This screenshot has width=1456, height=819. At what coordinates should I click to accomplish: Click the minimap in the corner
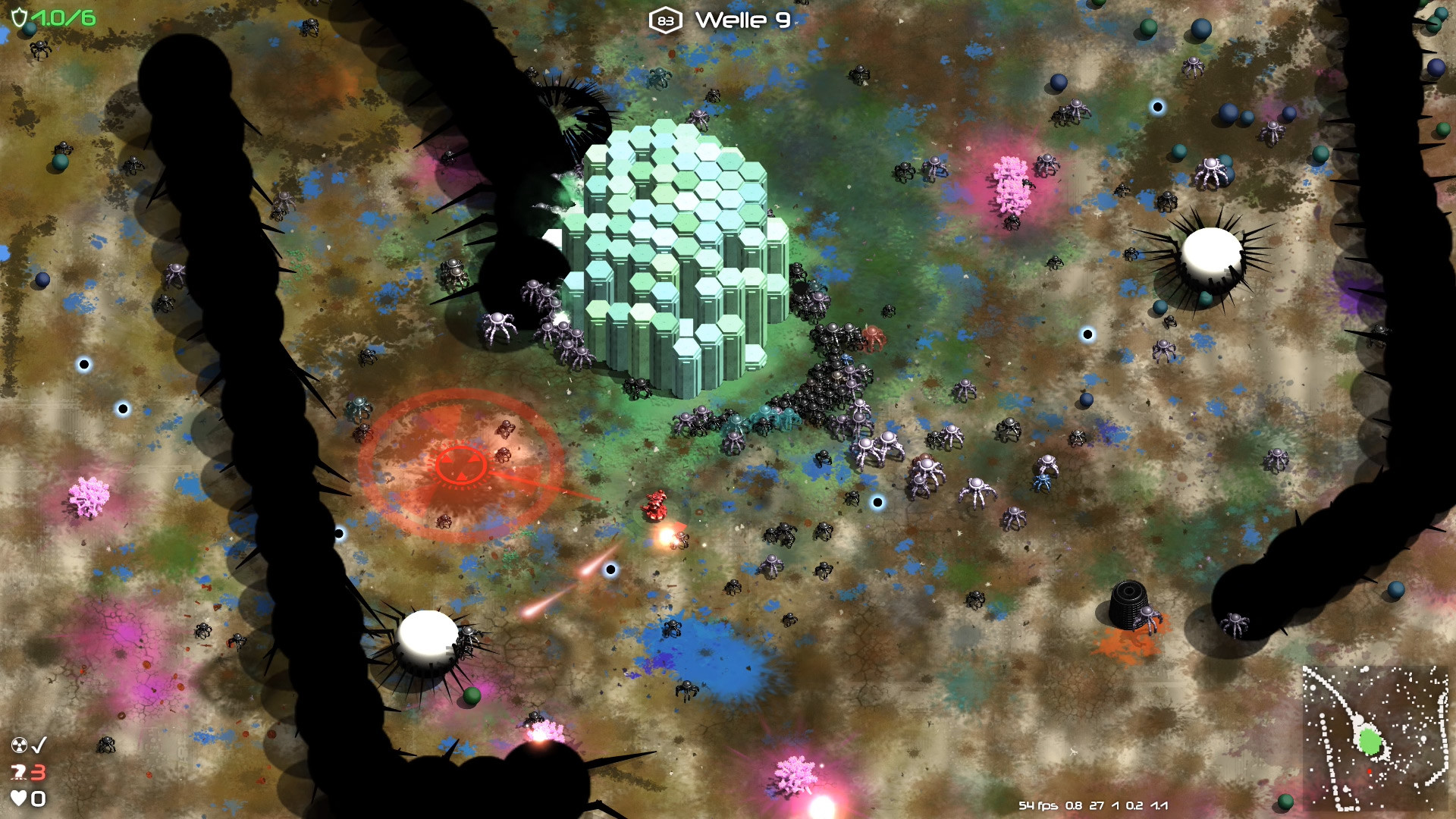(1374, 738)
